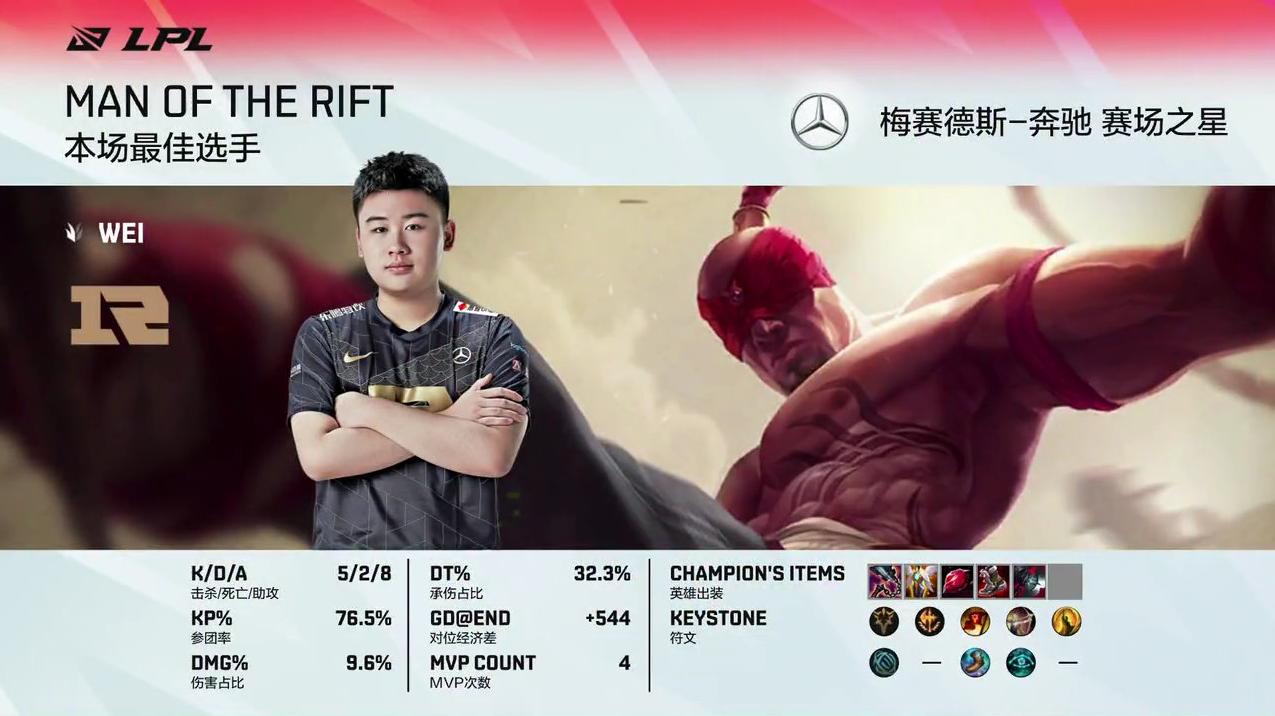Select the chained blade item icon
This screenshot has height=716, width=1275.
(x=884, y=581)
